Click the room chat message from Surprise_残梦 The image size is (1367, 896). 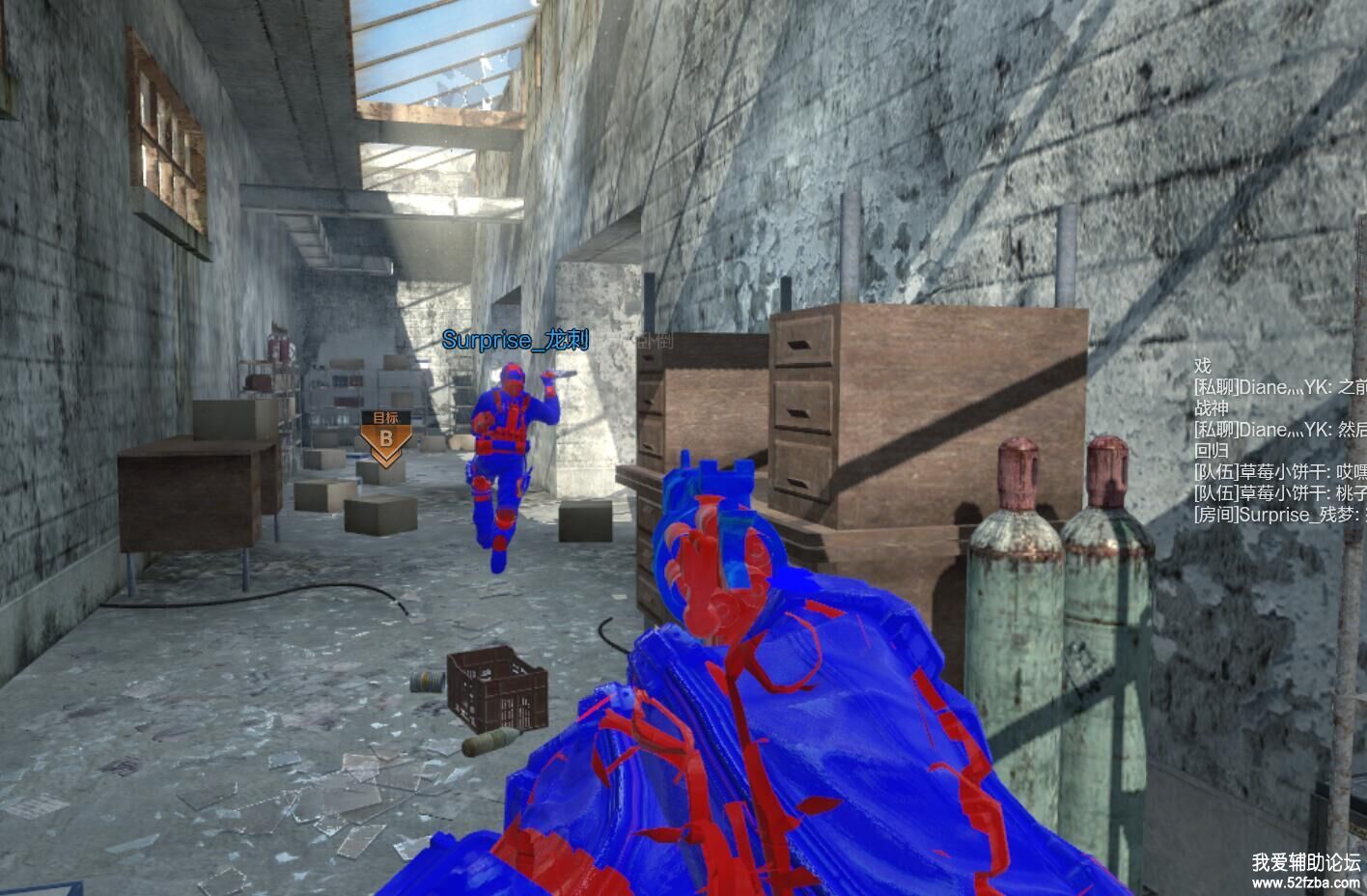(x=1280, y=515)
